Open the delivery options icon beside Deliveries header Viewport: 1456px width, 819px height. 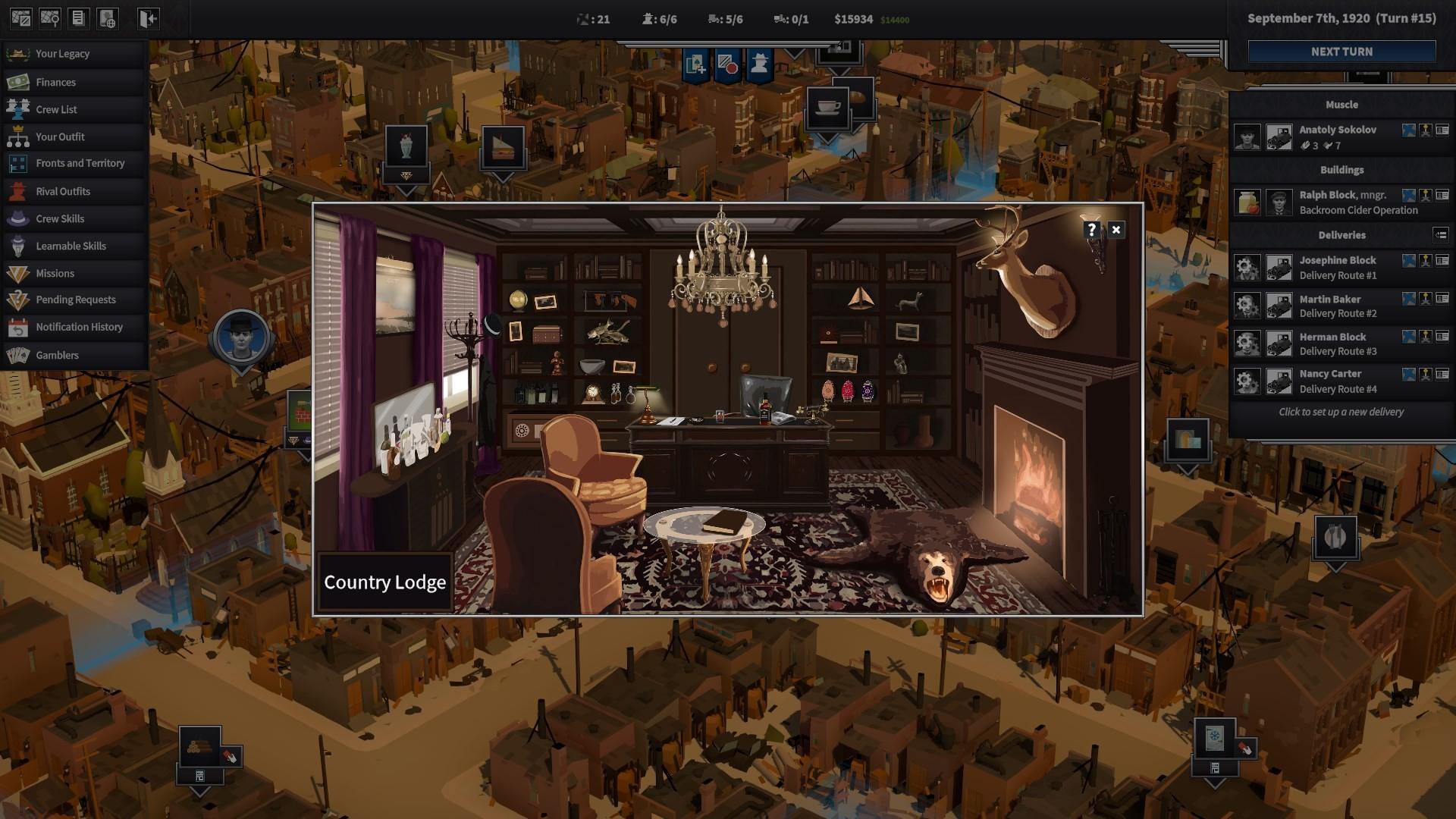click(x=1440, y=235)
